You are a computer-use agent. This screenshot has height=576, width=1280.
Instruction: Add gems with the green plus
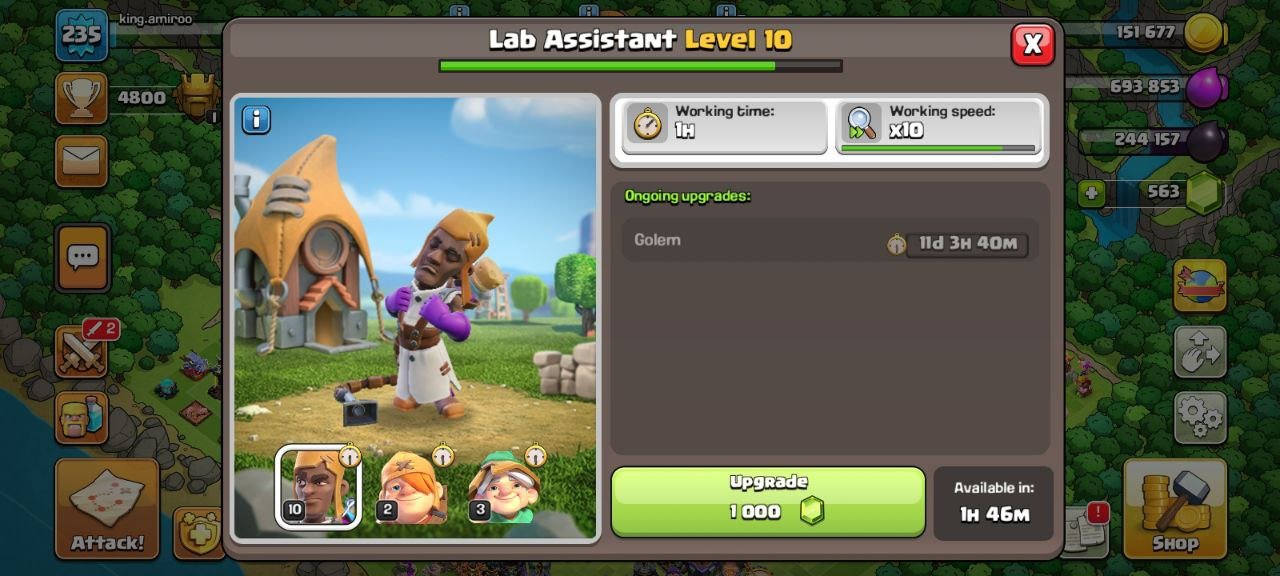coord(1092,193)
